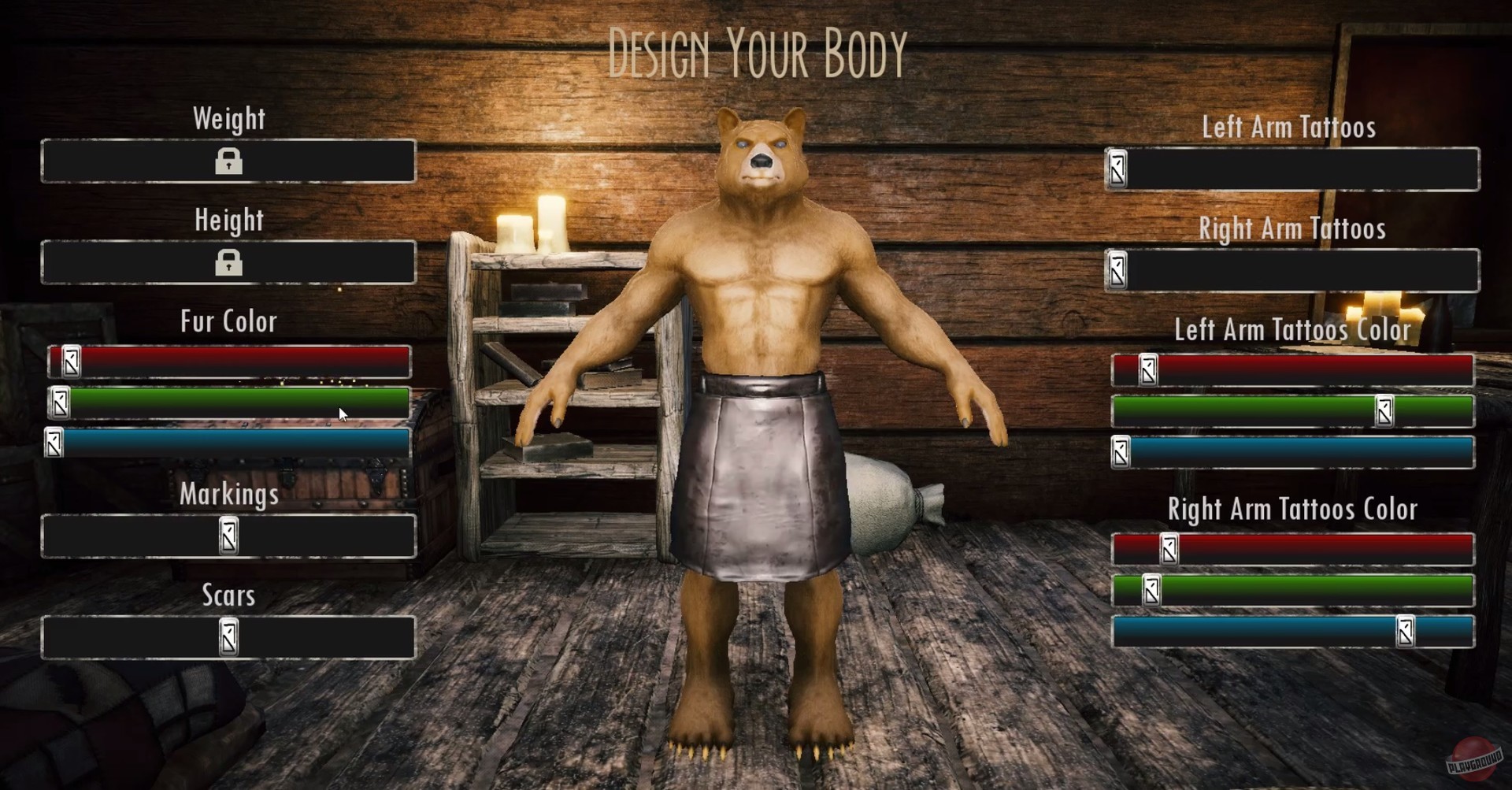Unlock the Weight attribute
Image resolution: width=1512 pixels, height=790 pixels.
click(228, 162)
